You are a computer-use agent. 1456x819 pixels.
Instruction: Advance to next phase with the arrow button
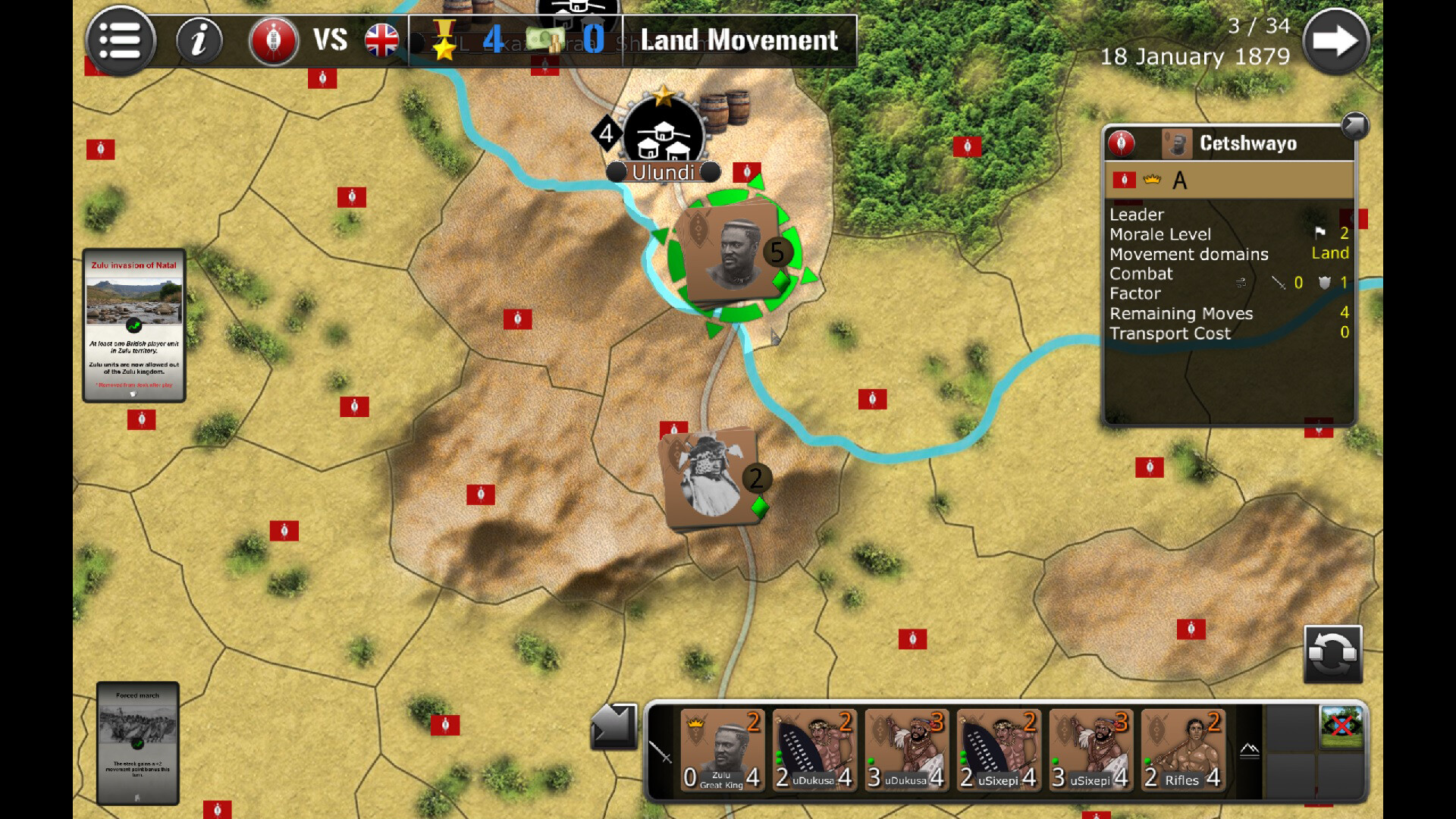[x=1338, y=39]
